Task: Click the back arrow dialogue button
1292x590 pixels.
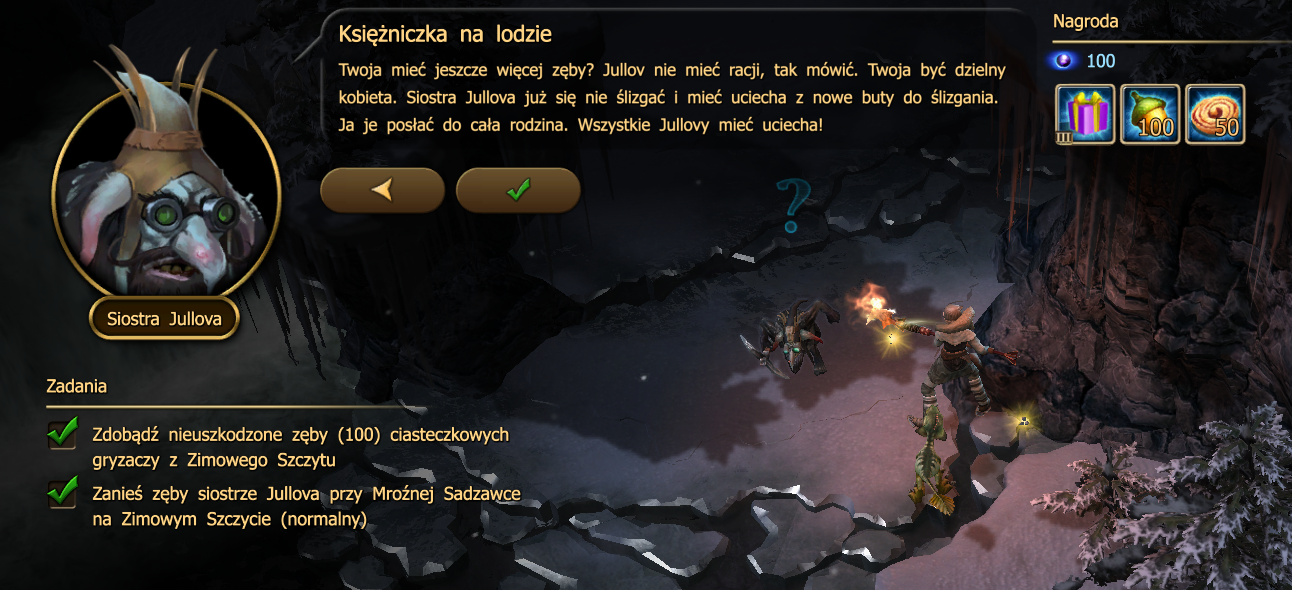Action: [382, 190]
